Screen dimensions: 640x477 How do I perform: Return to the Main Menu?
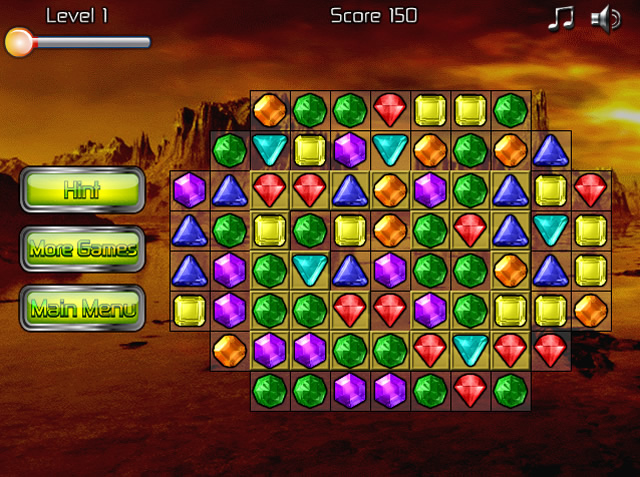coord(82,309)
